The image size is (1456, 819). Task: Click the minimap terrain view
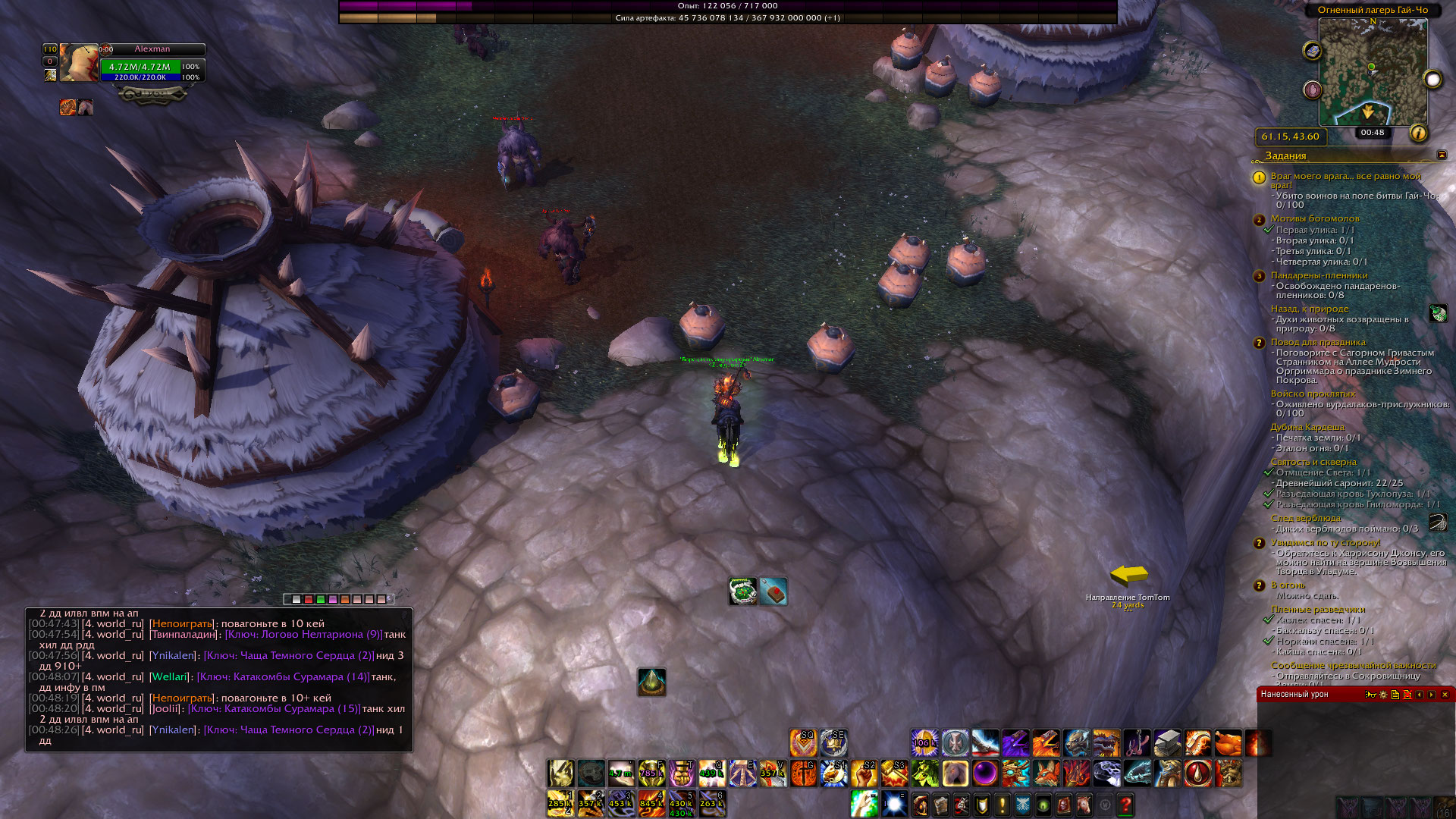(x=1373, y=72)
